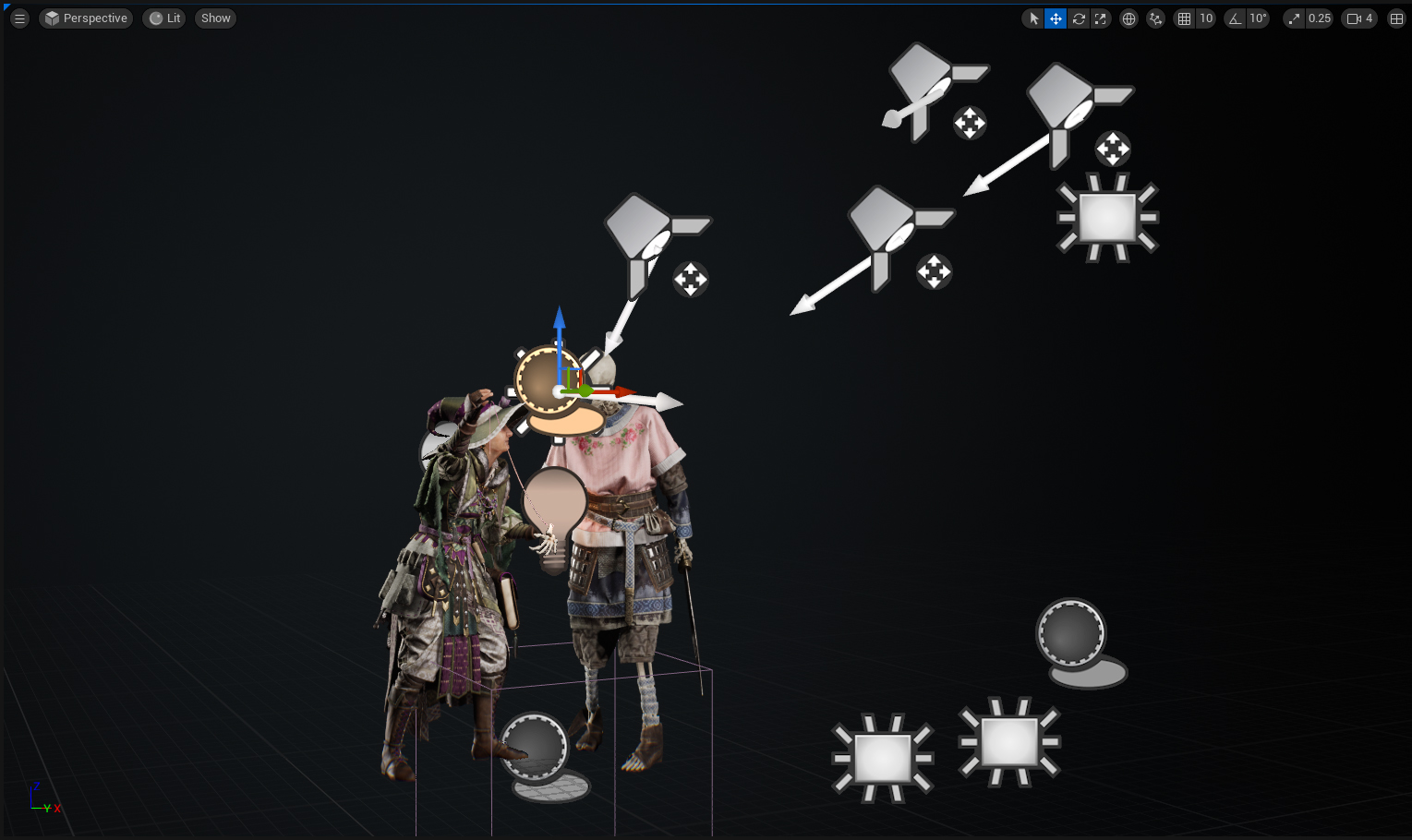Open the viewport layout icon at far right

point(1396,18)
